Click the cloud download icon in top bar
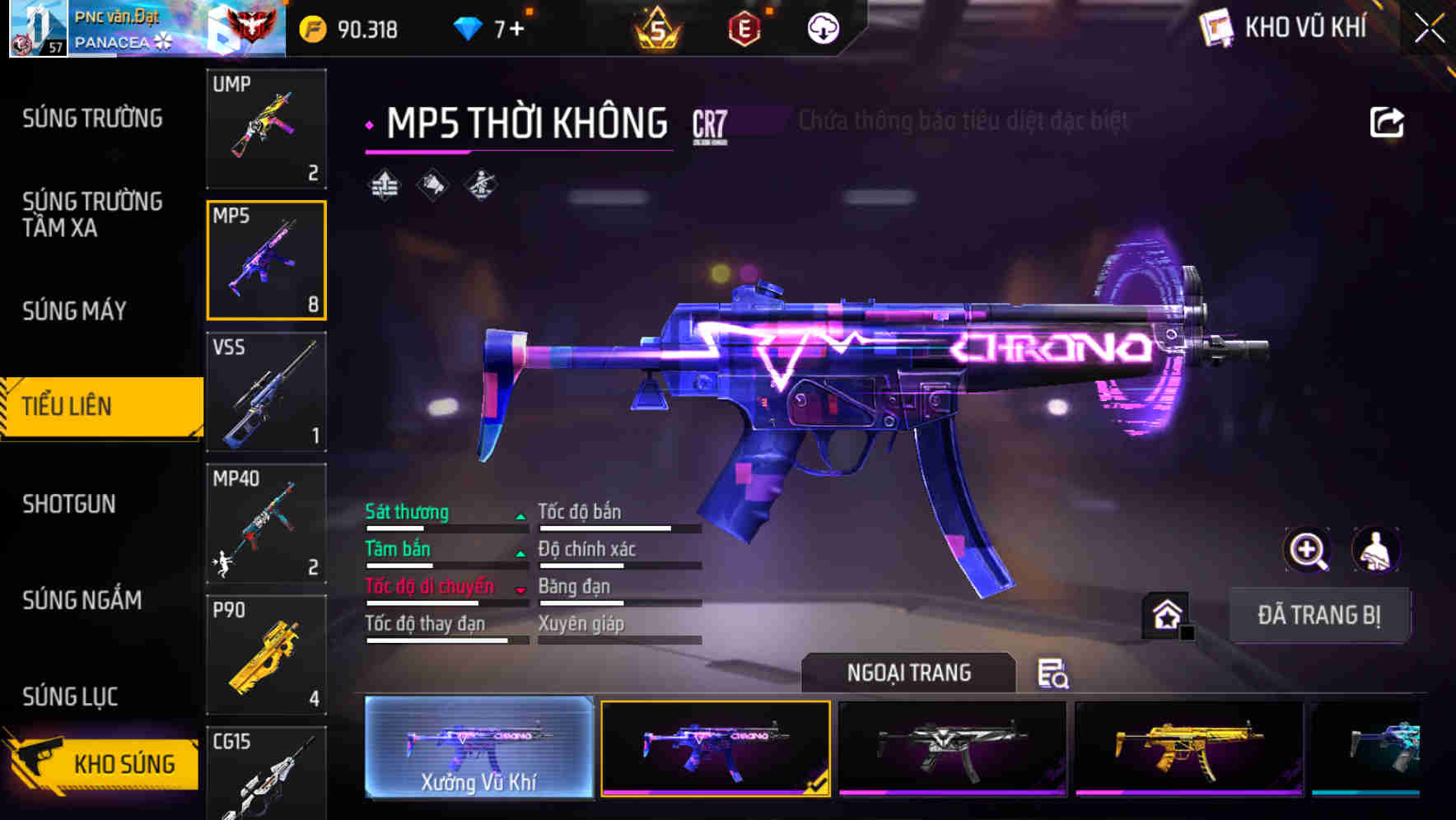Image resolution: width=1456 pixels, height=820 pixels. pyautogui.click(x=821, y=27)
